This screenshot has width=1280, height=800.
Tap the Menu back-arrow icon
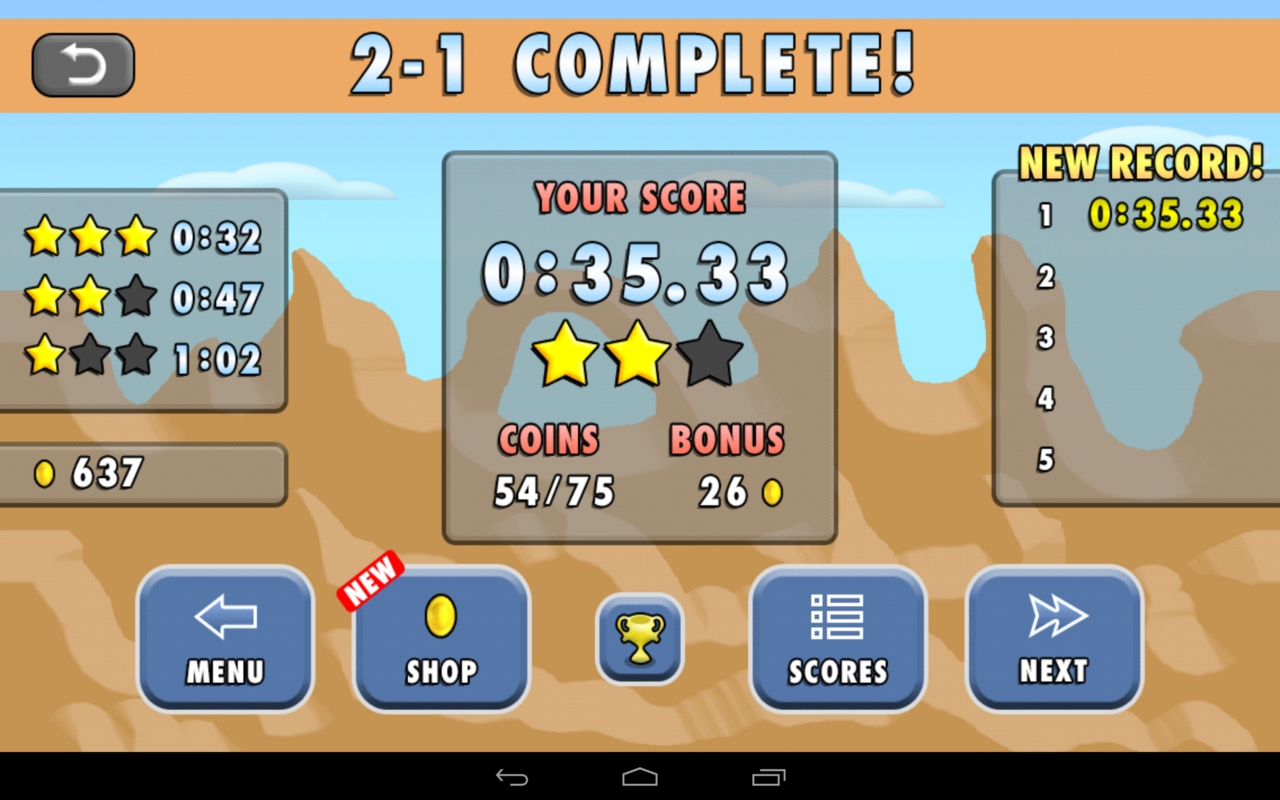[x=224, y=617]
